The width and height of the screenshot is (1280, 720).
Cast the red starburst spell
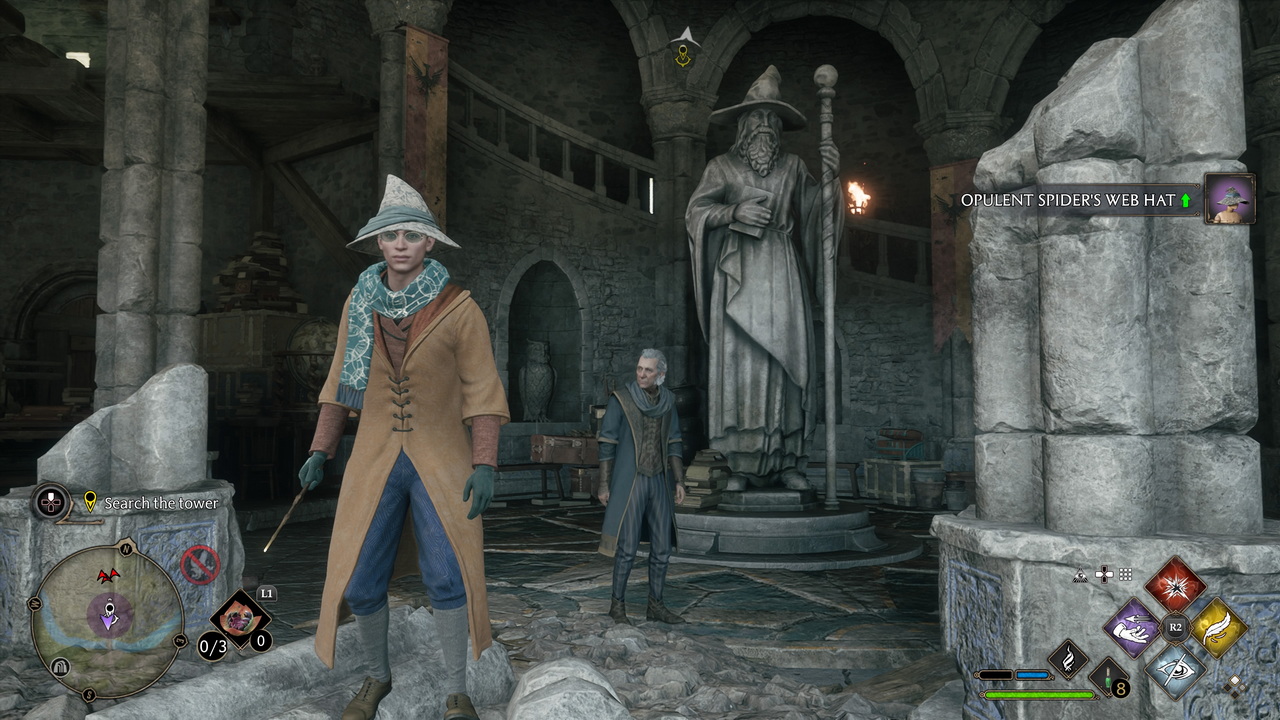pos(1175,585)
